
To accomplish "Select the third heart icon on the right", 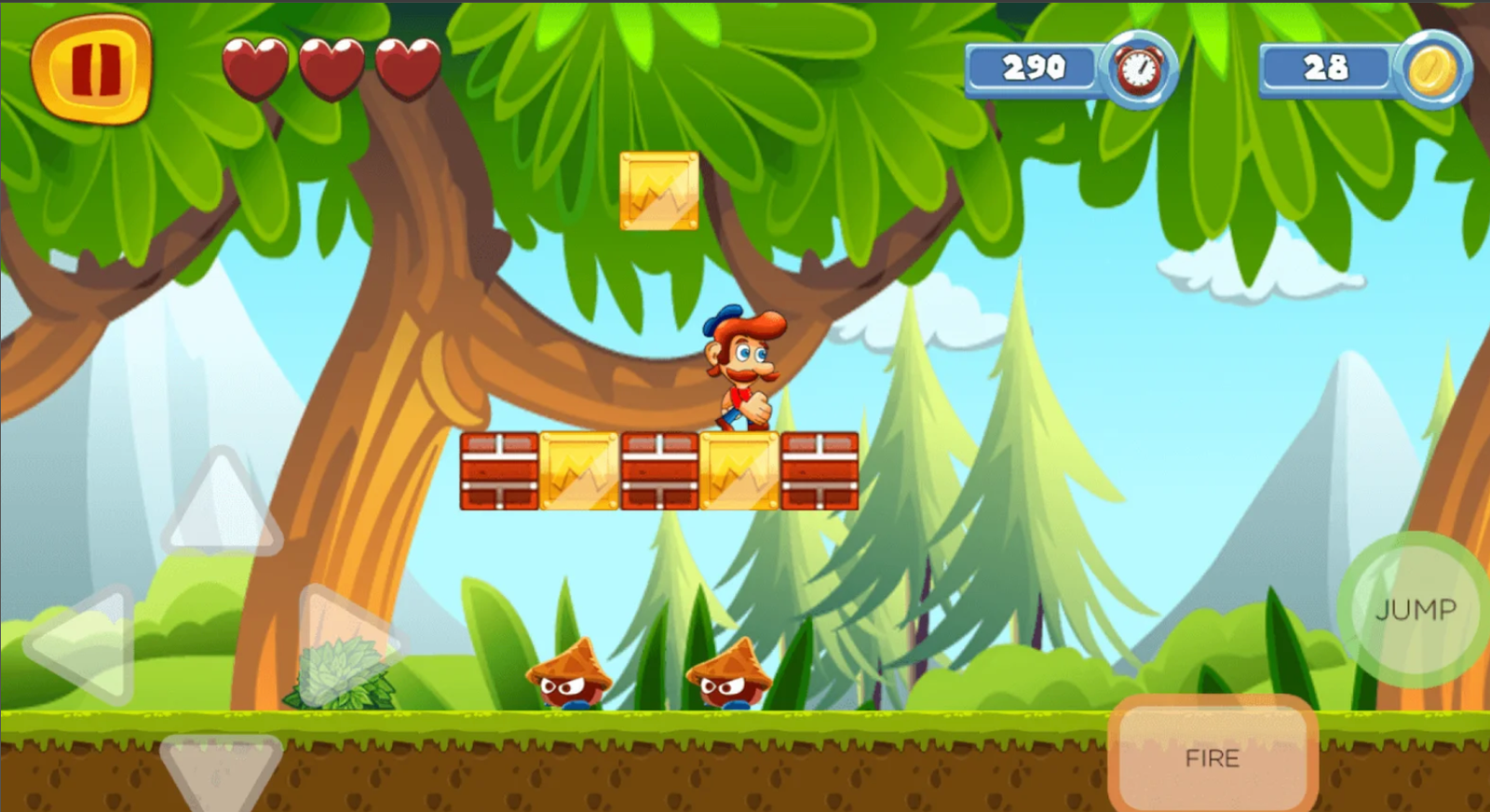I will pyautogui.click(x=406, y=69).
